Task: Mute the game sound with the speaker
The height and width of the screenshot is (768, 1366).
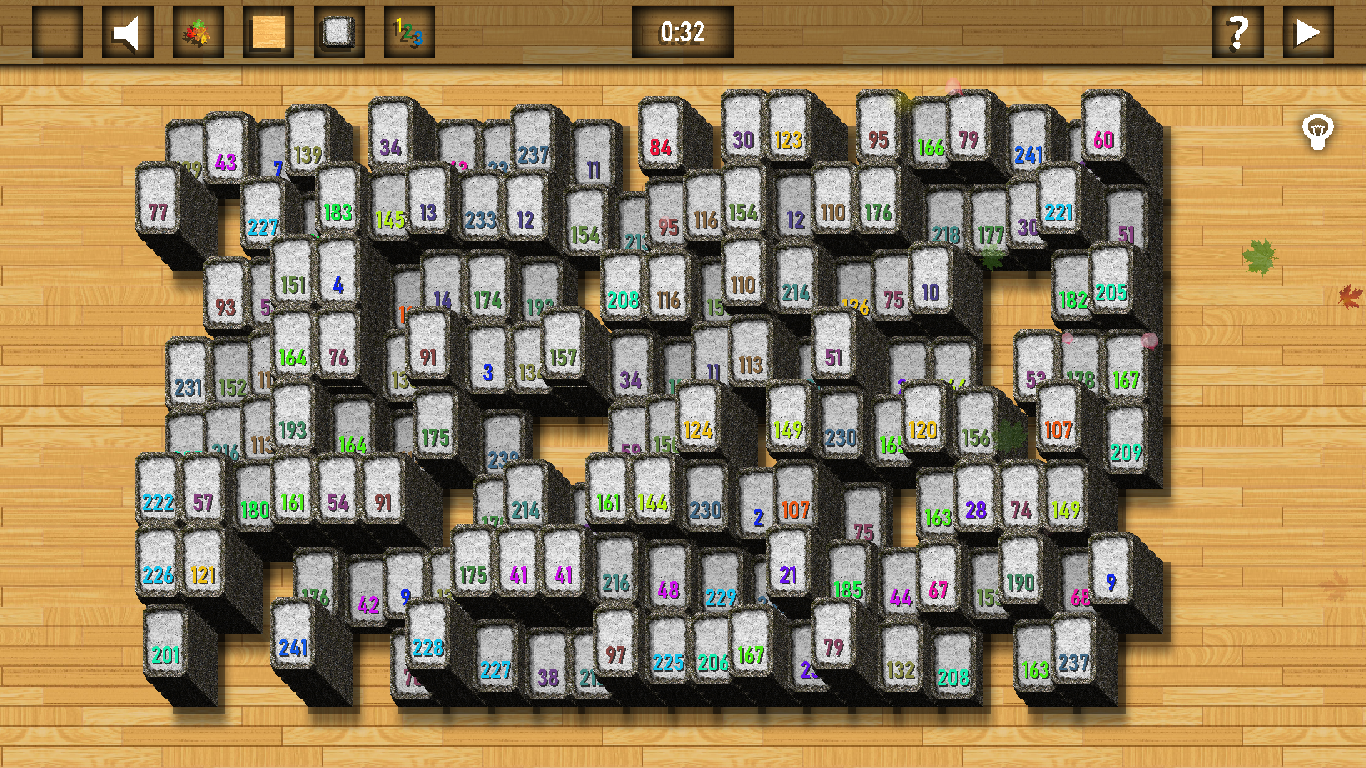Action: point(127,31)
